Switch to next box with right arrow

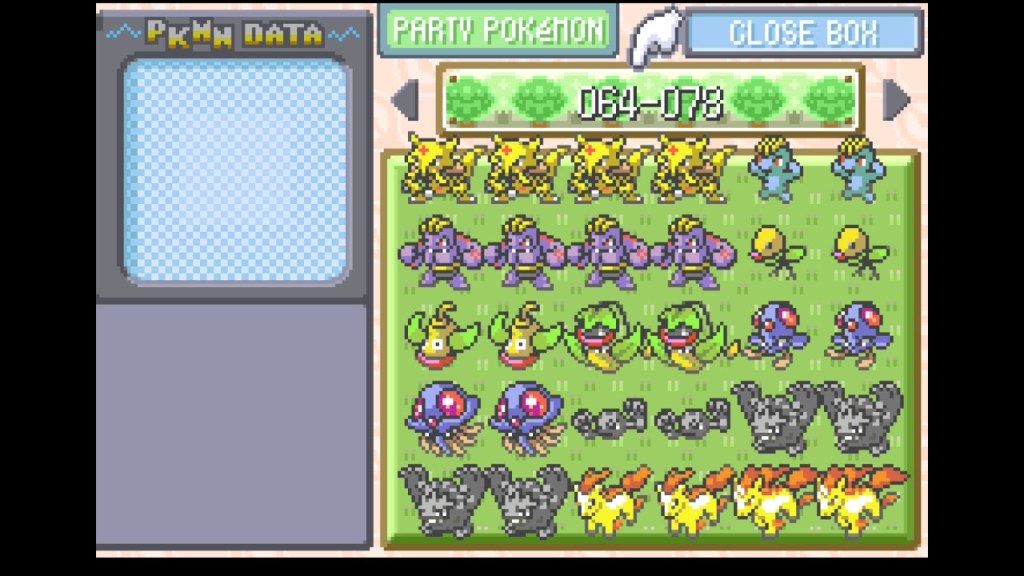[896, 99]
